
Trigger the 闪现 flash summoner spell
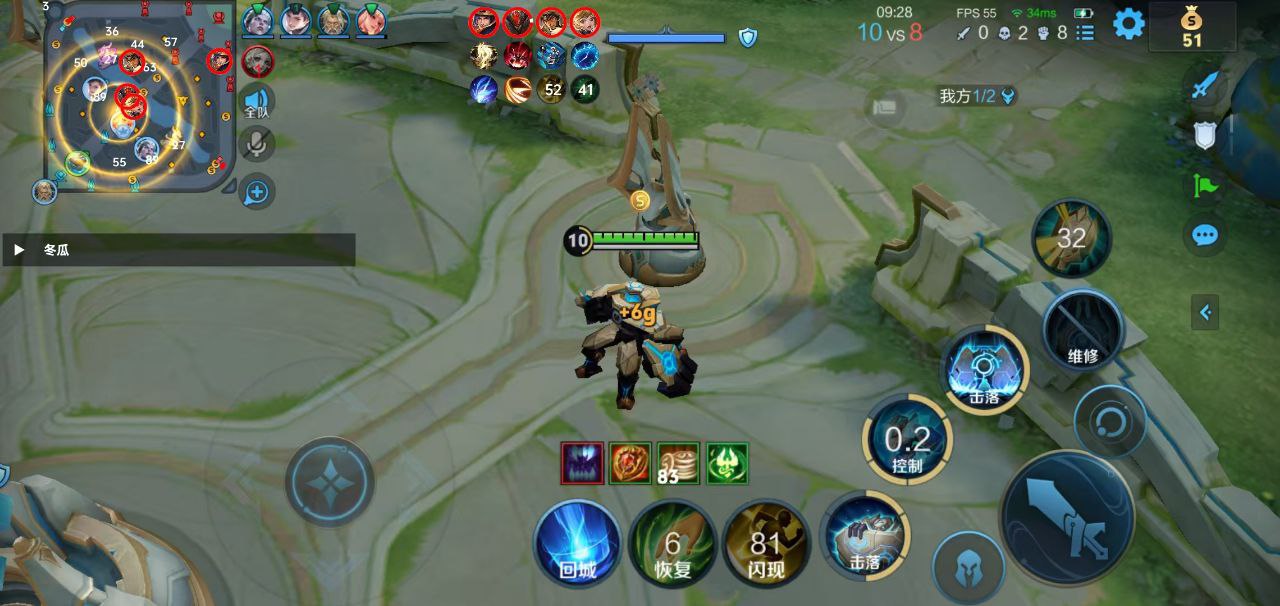click(766, 544)
